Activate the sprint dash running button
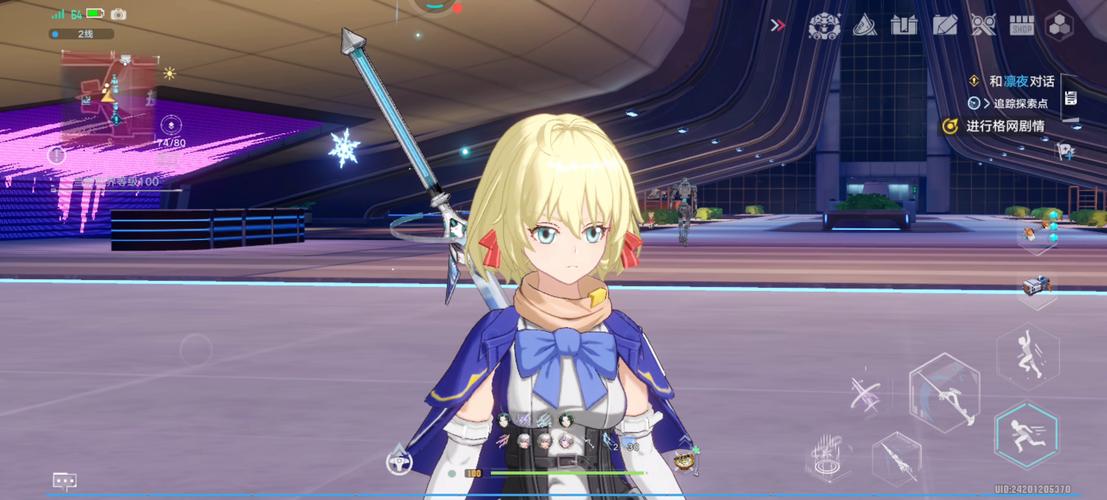The height and width of the screenshot is (500, 1107). [1027, 434]
